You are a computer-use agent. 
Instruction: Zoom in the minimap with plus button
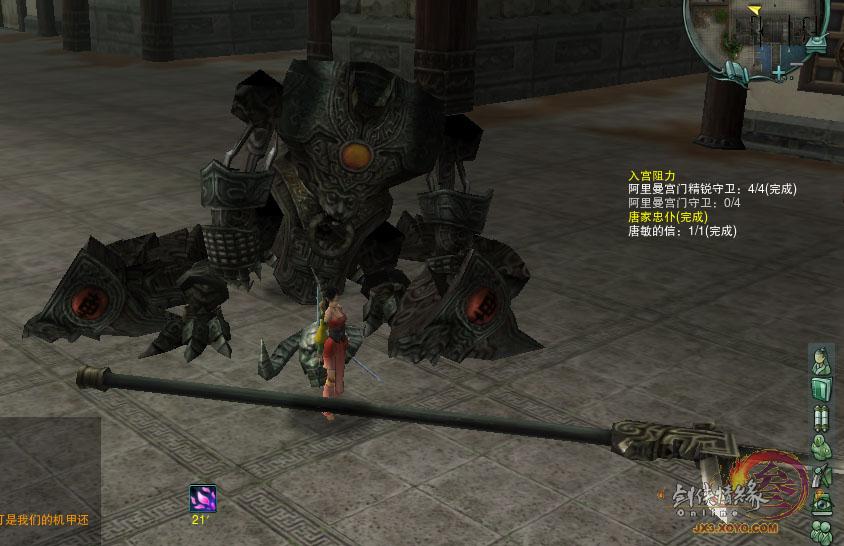tap(779, 72)
